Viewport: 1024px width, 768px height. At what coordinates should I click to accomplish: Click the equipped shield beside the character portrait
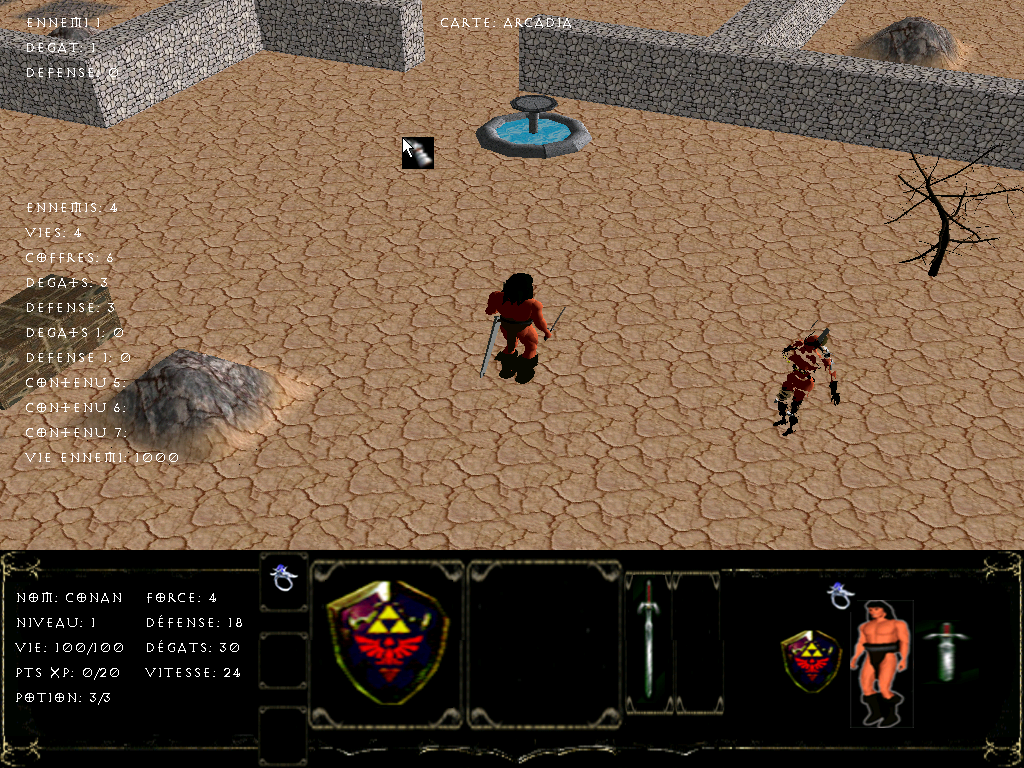(x=811, y=659)
